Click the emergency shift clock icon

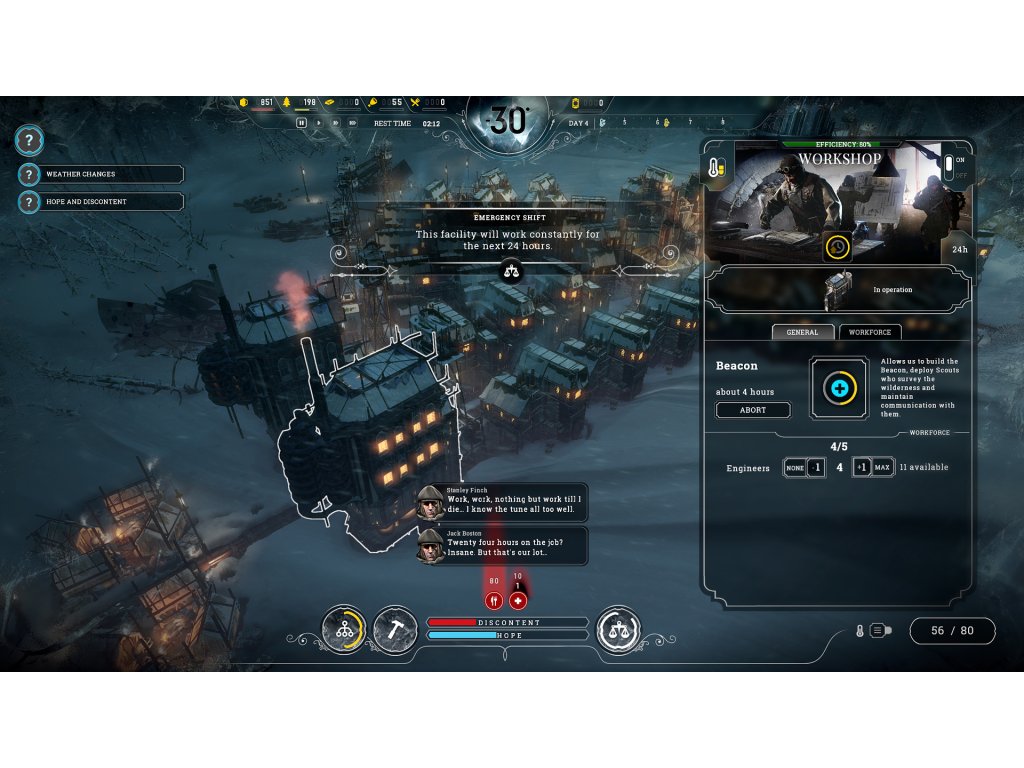click(x=838, y=246)
